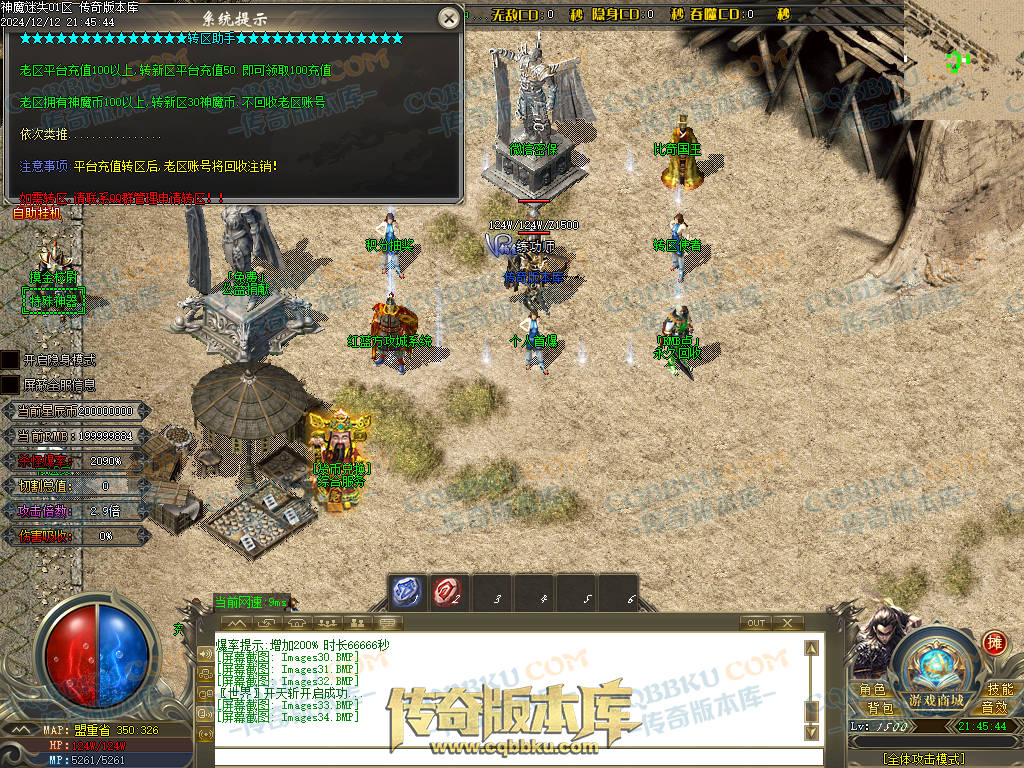The image size is (1024, 768).
Task: Click the round red 摊 stall button
Action: point(994,643)
